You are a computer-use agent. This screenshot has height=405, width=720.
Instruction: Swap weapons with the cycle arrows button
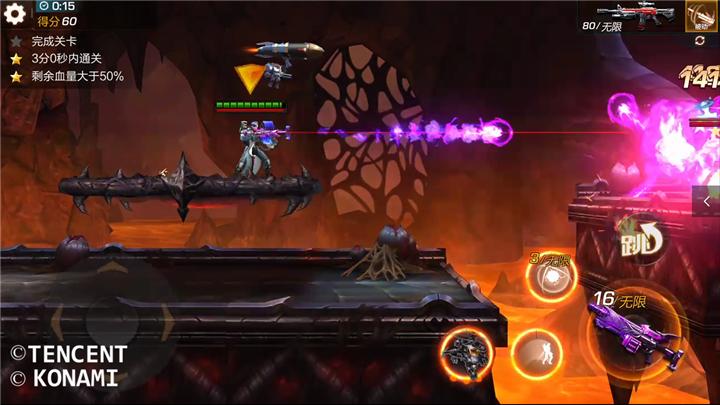click(x=699, y=41)
